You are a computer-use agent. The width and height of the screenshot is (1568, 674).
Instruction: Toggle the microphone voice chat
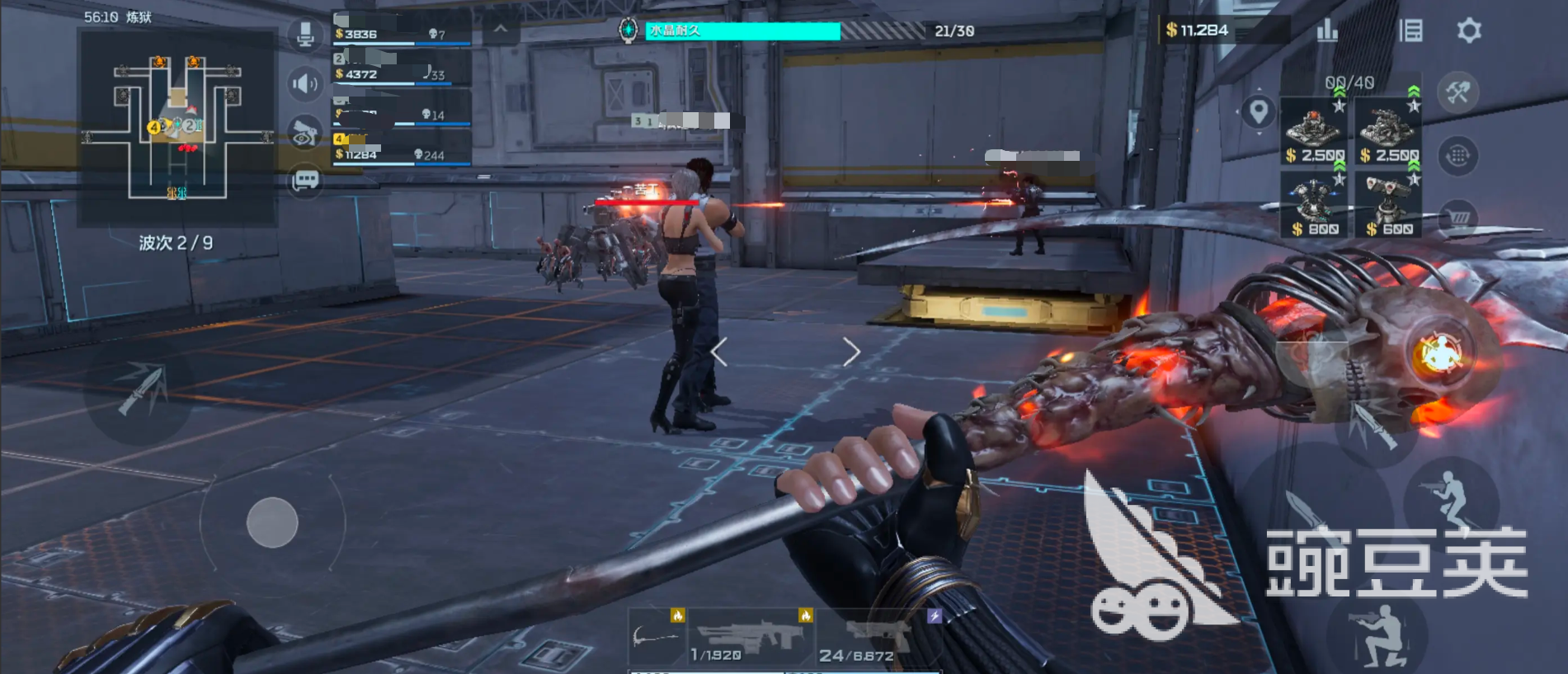[305, 35]
